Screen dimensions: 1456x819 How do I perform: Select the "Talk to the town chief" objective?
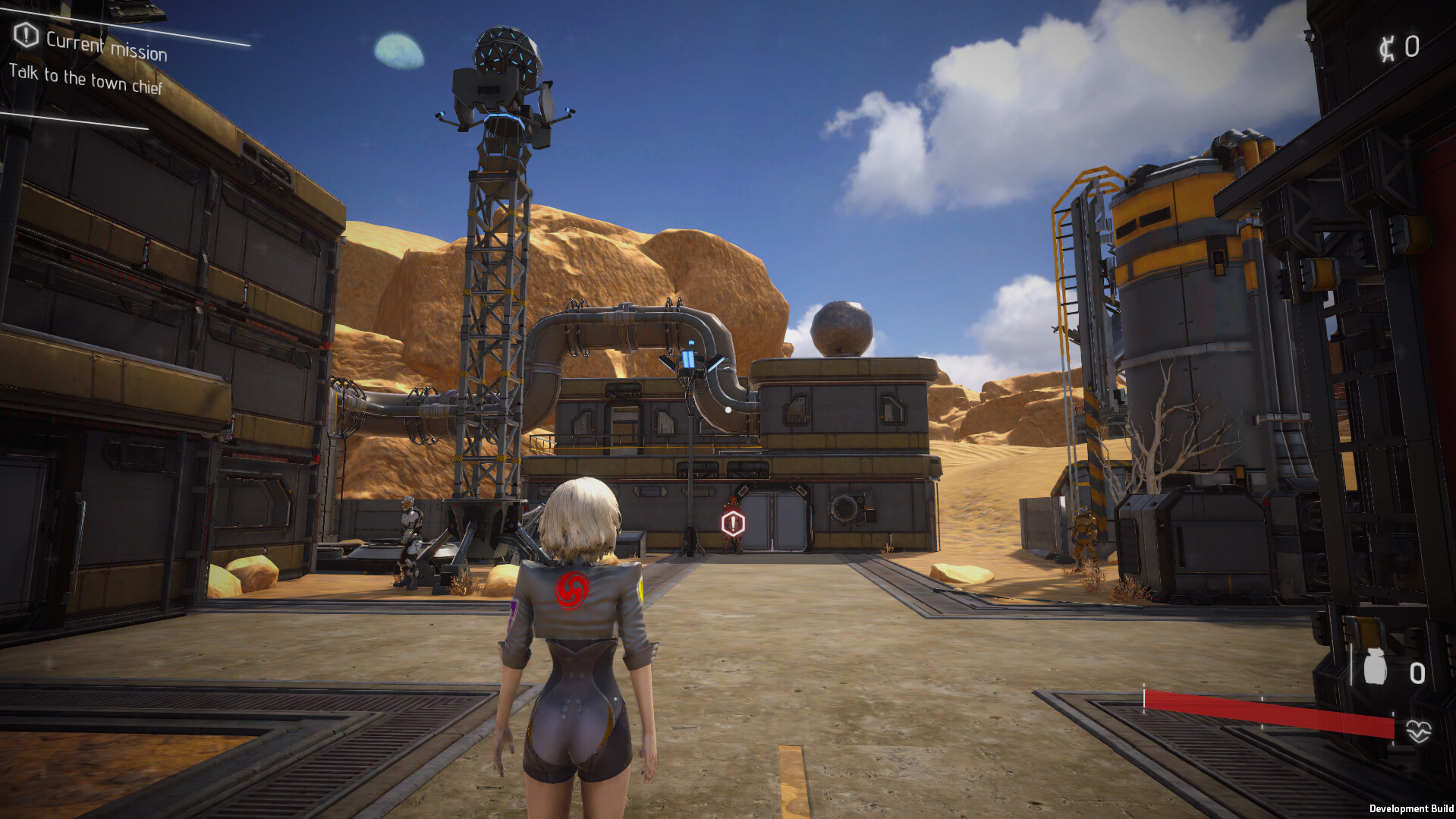coord(86,80)
